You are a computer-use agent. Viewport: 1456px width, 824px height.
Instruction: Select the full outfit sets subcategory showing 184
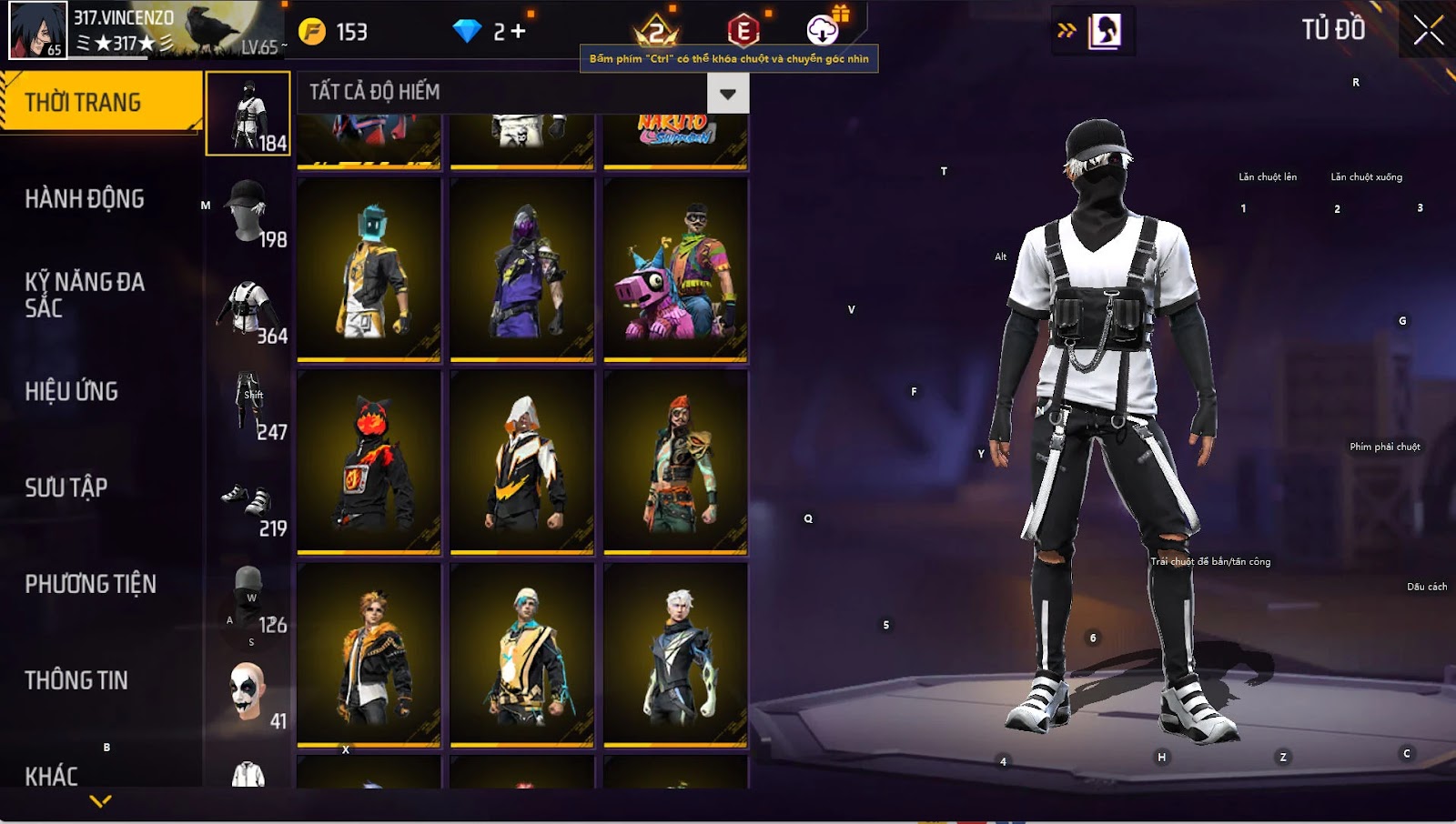[248, 115]
